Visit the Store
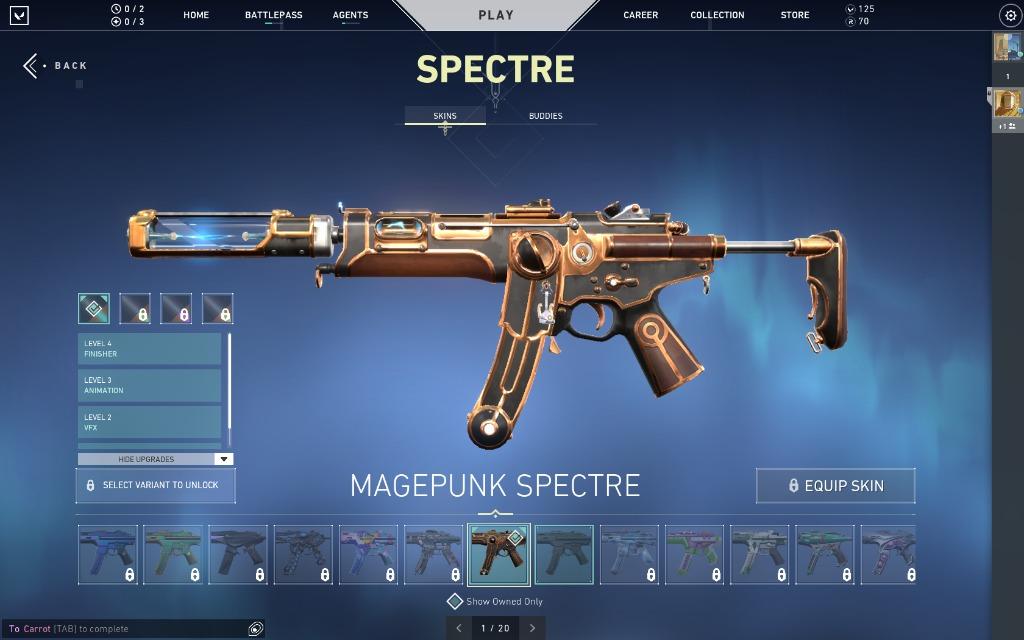The image size is (1024, 640). 795,15
